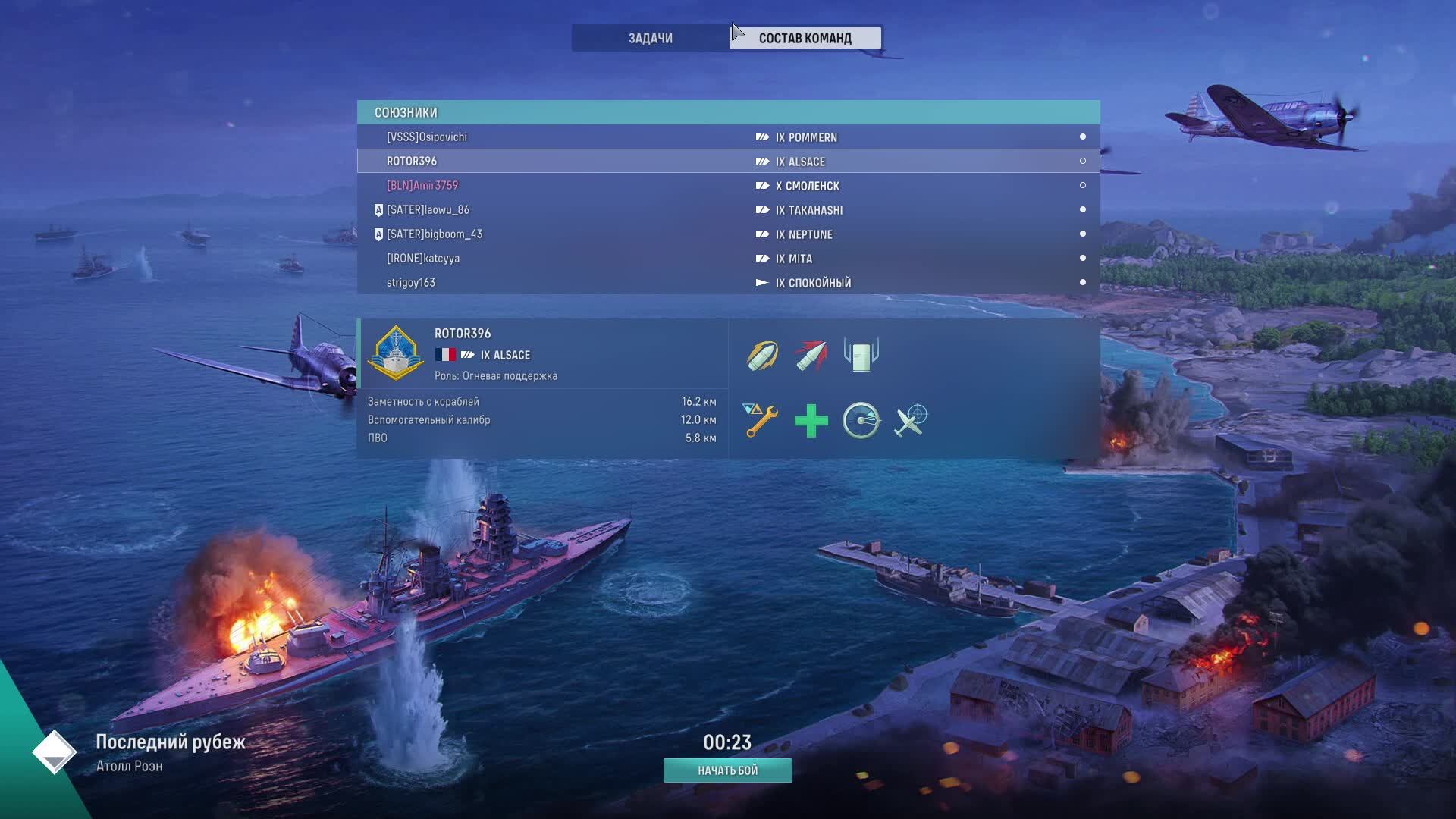Image resolution: width=1456 pixels, height=819 pixels.
Task: Inspect the armor-piercing shell icon
Action: pos(762,355)
